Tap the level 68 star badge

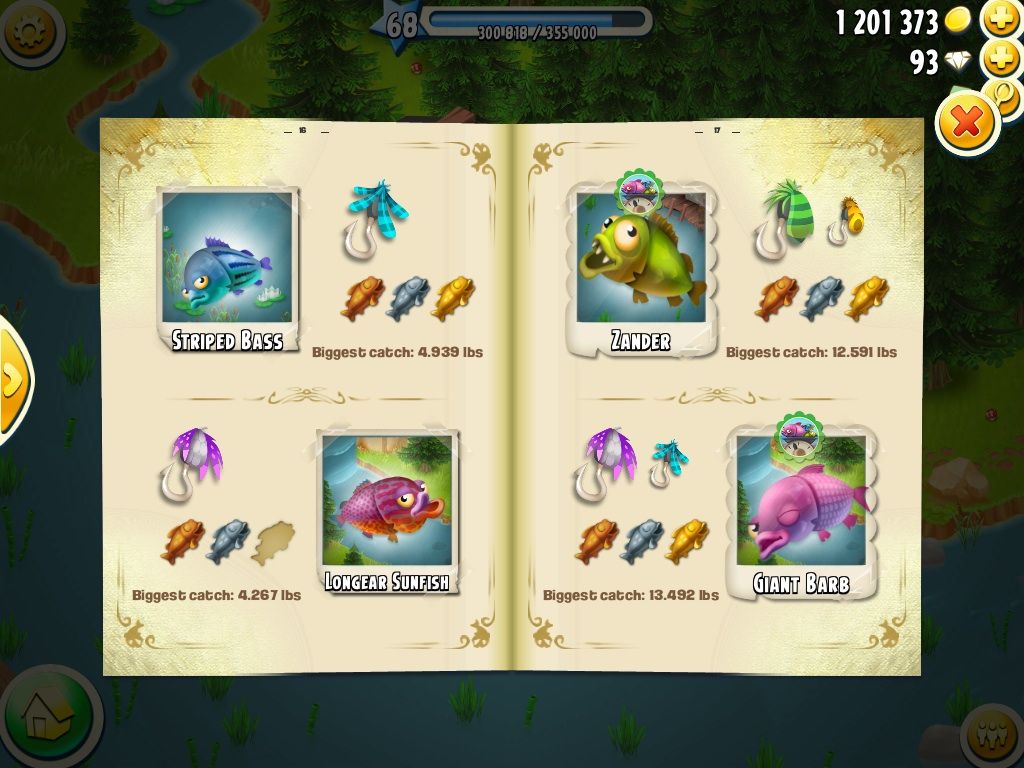pos(399,24)
